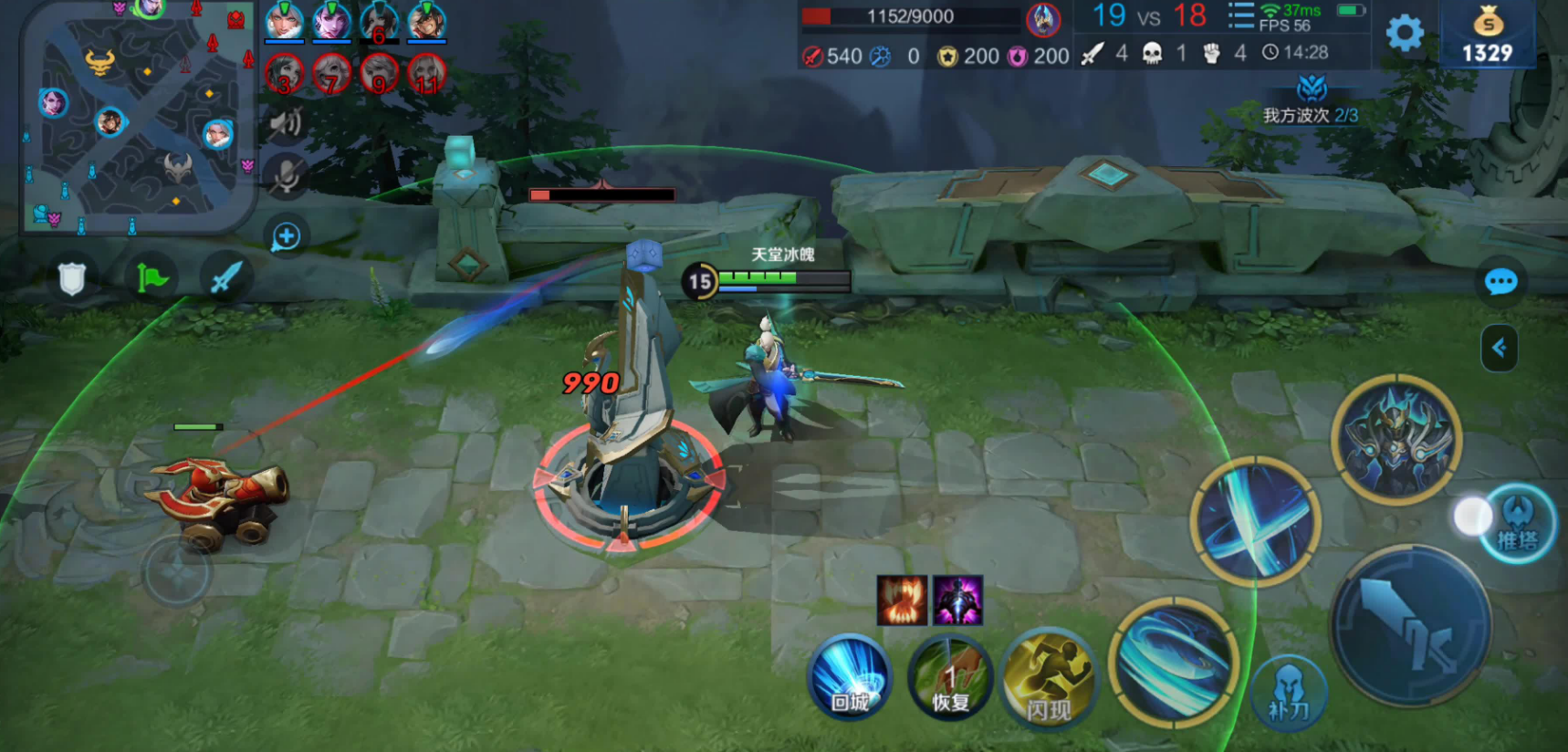Send the green flag rally signal
The width and height of the screenshot is (1568, 752).
coord(152,277)
